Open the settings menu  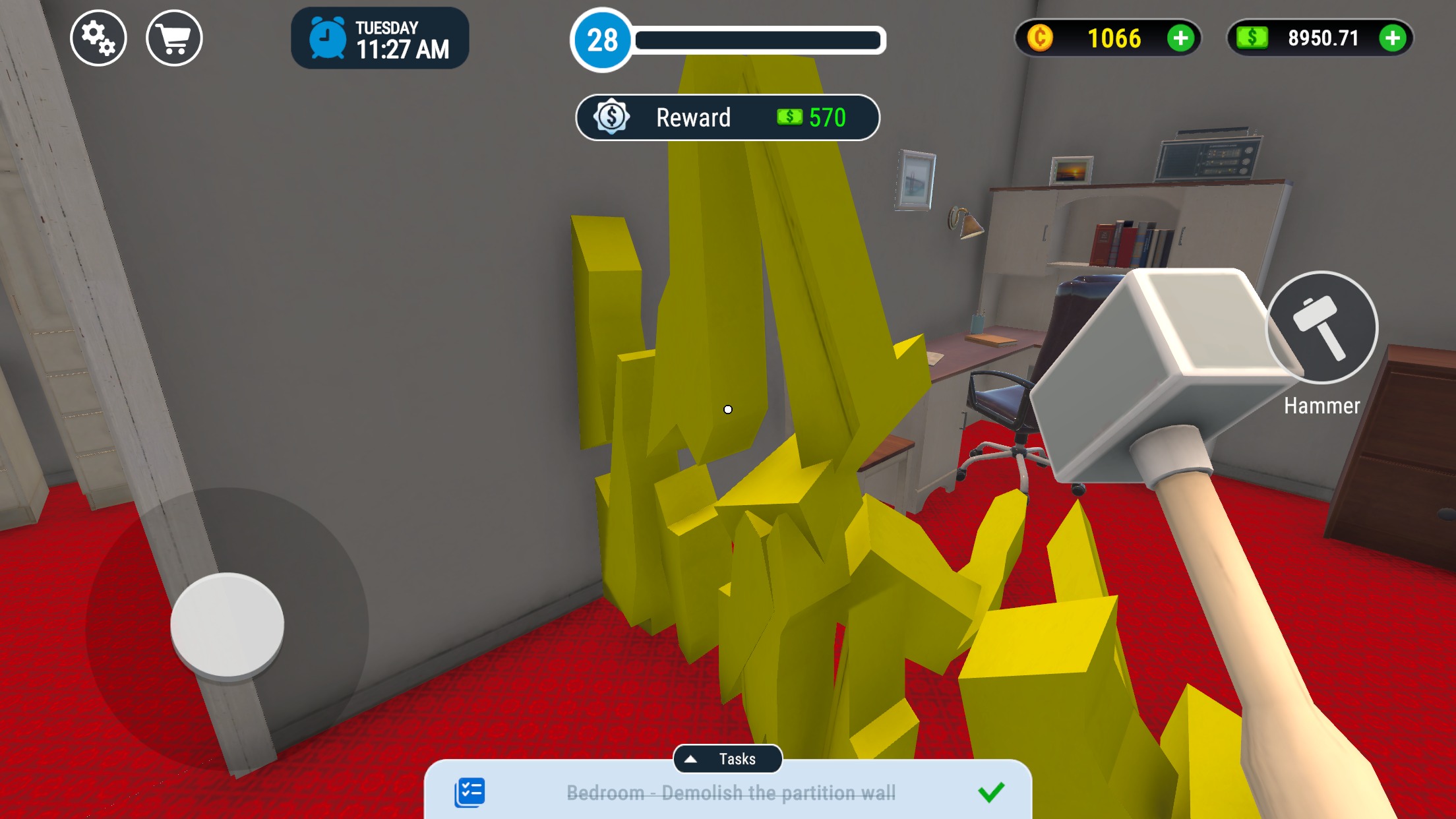click(98, 38)
